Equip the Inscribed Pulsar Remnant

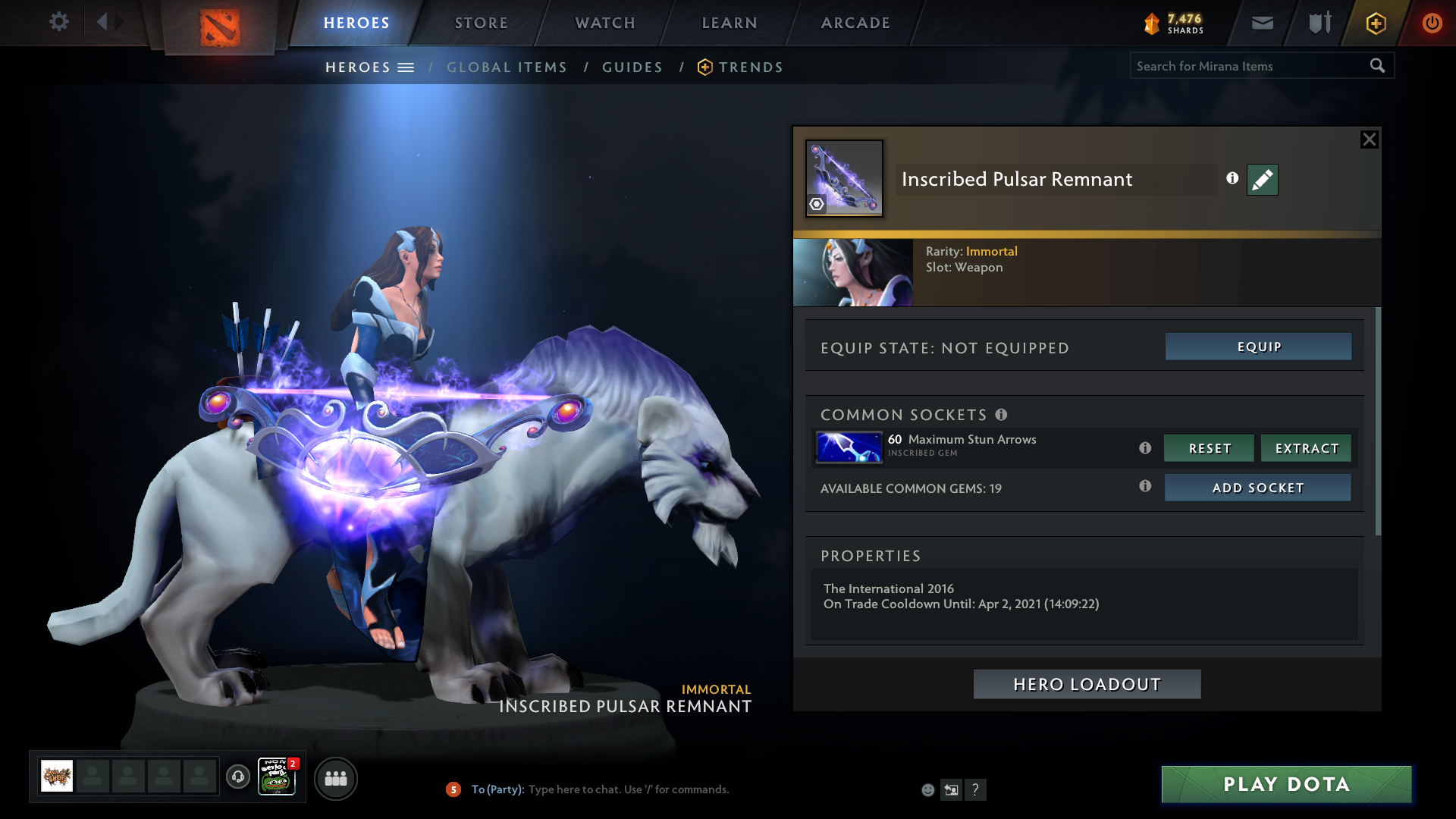[x=1258, y=347]
